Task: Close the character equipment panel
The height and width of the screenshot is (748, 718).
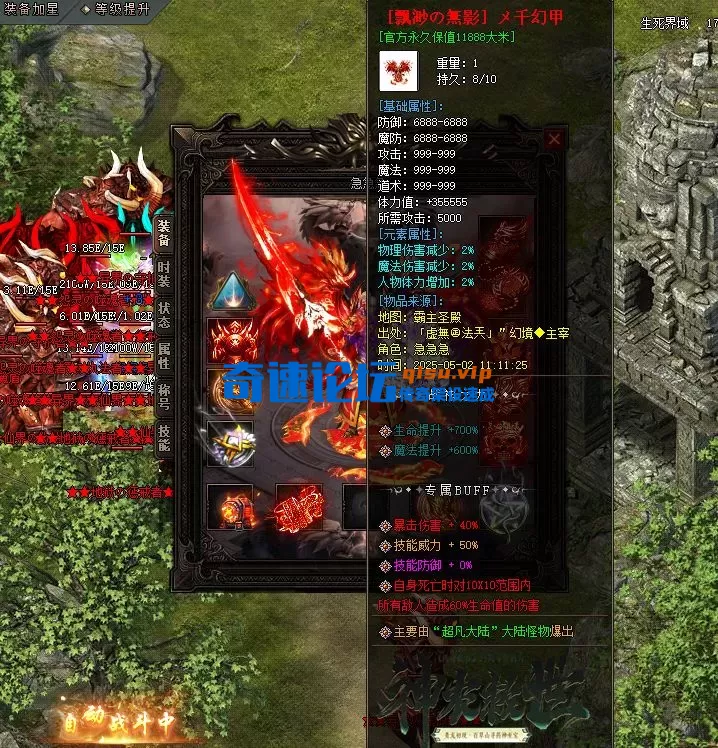Action: (555, 140)
